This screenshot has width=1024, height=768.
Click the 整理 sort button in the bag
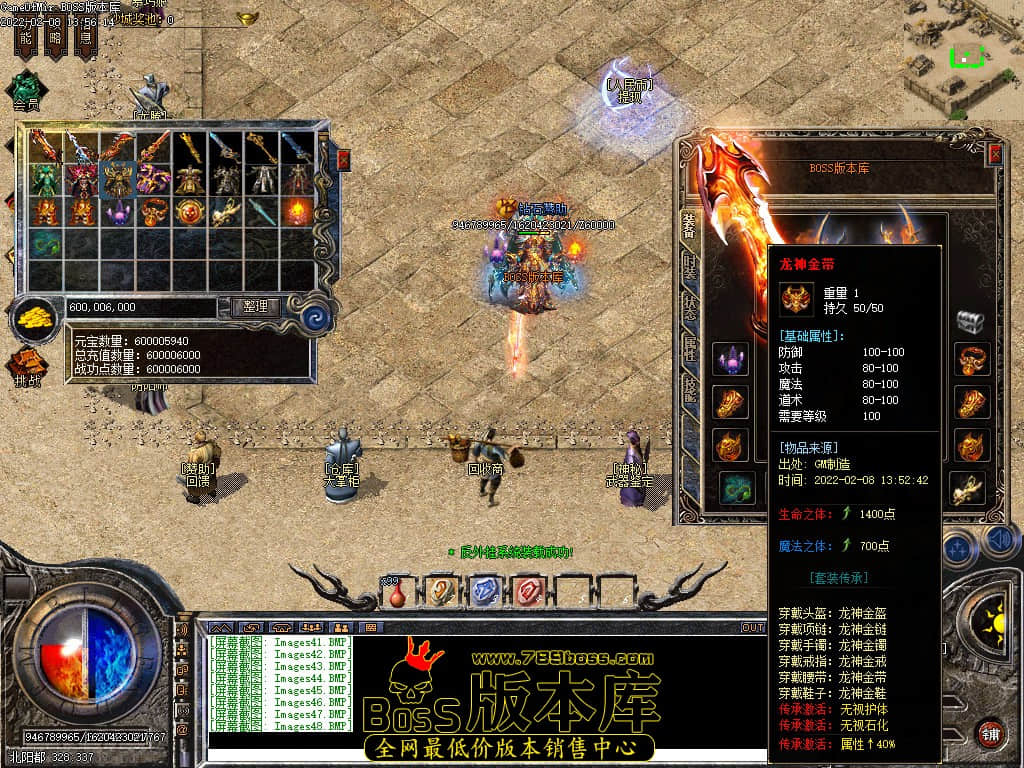[255, 307]
